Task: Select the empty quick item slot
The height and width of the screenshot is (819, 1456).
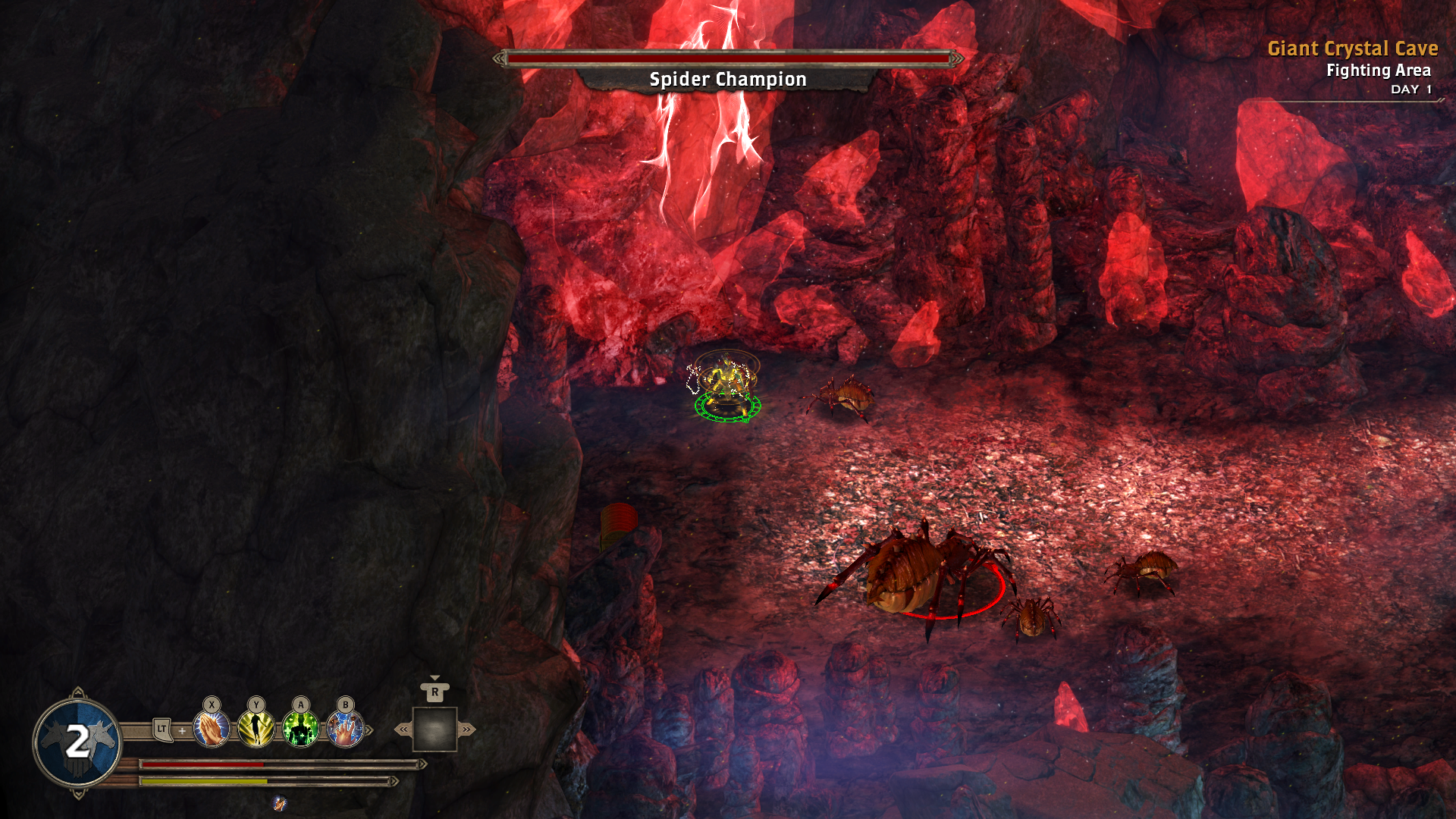Action: point(435,730)
